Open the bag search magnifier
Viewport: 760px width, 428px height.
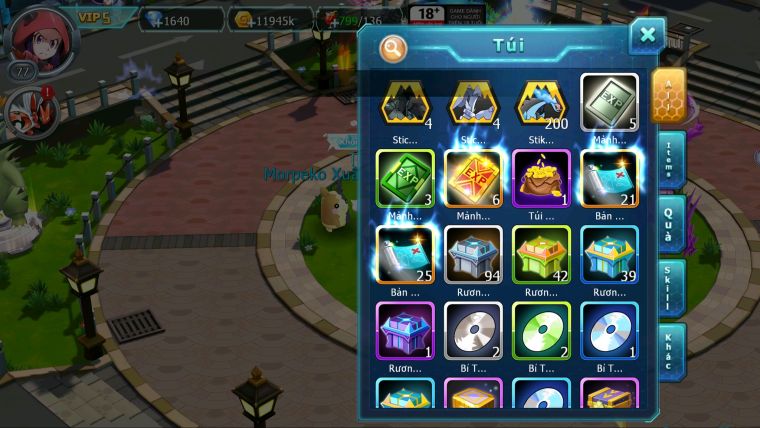[x=394, y=48]
